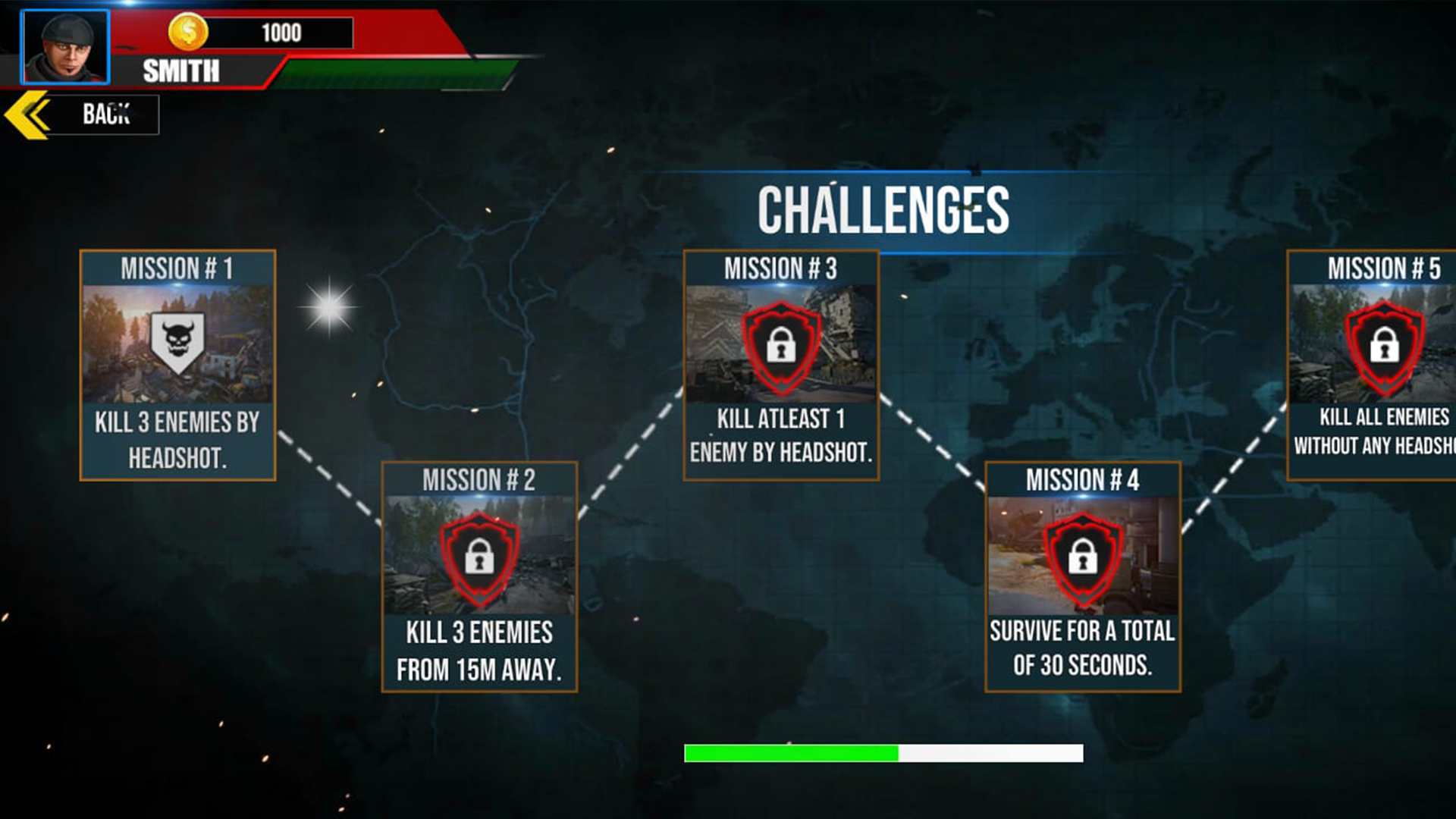The height and width of the screenshot is (819, 1456).
Task: Click the lock shield on Mission # 3
Action: (x=783, y=347)
